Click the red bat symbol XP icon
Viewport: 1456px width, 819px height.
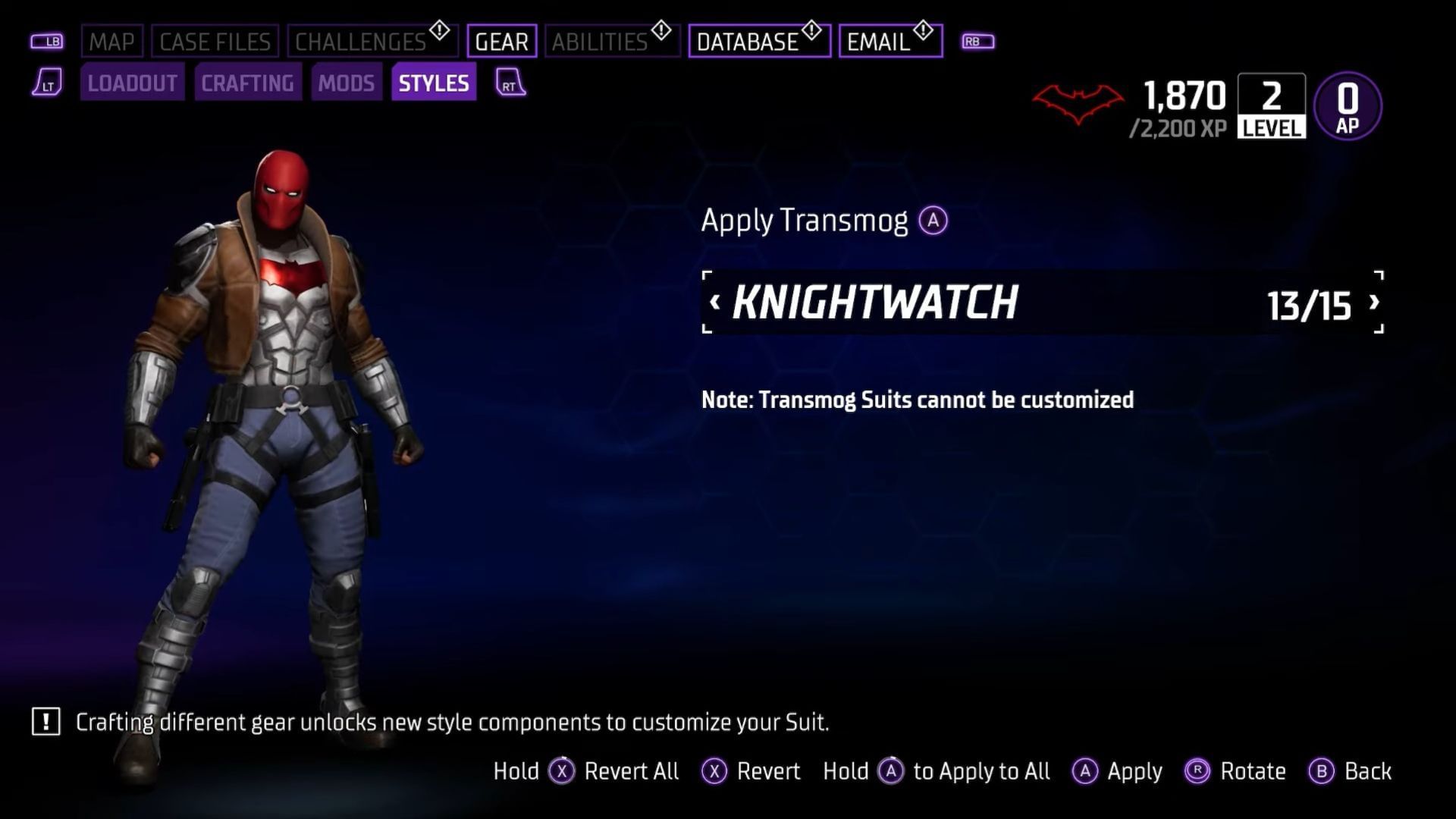coord(1077,102)
